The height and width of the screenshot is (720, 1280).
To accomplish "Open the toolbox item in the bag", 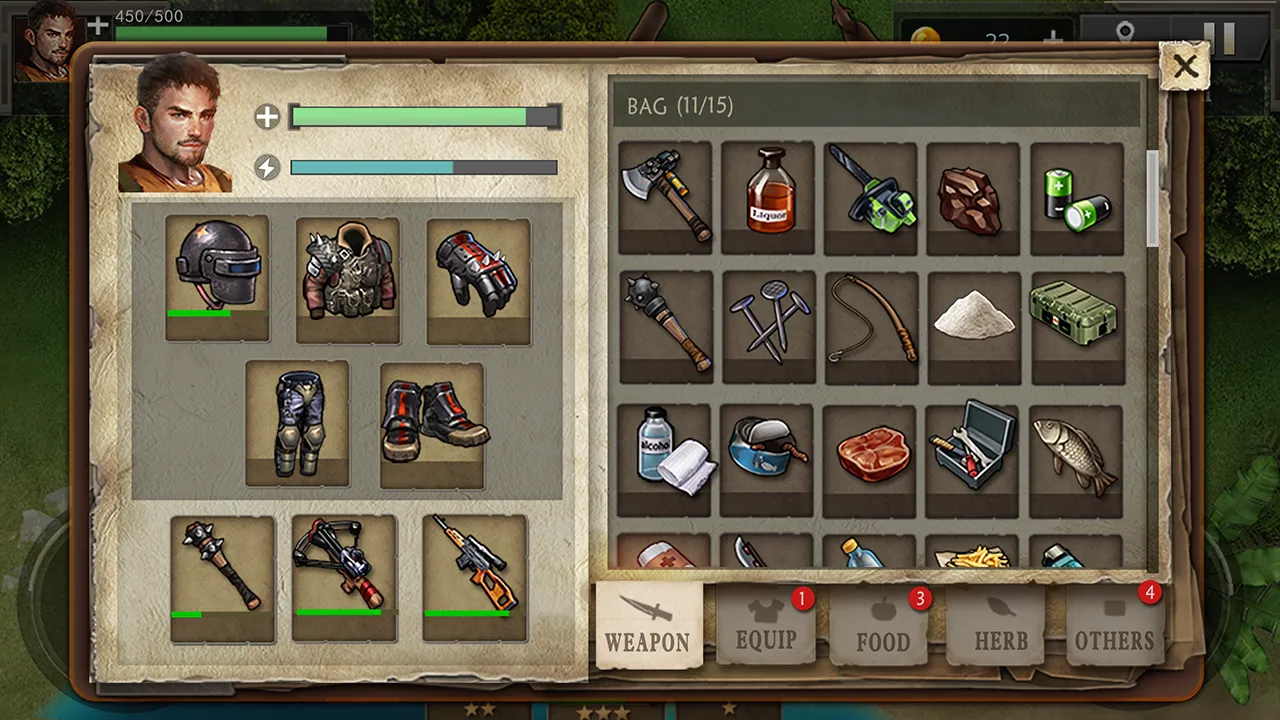I will [974, 453].
